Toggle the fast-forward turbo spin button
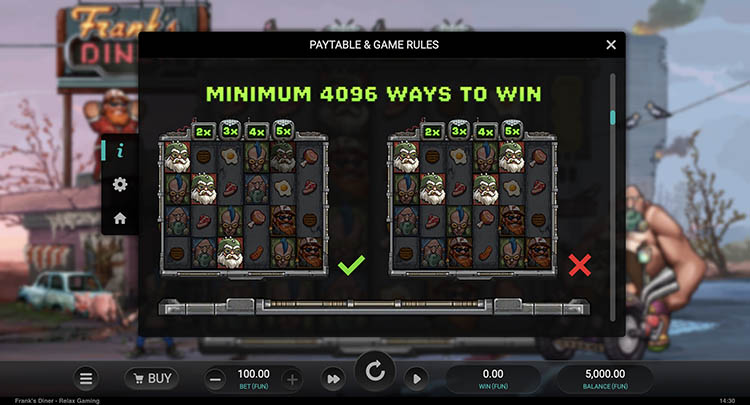750x405 pixels. tap(331, 378)
